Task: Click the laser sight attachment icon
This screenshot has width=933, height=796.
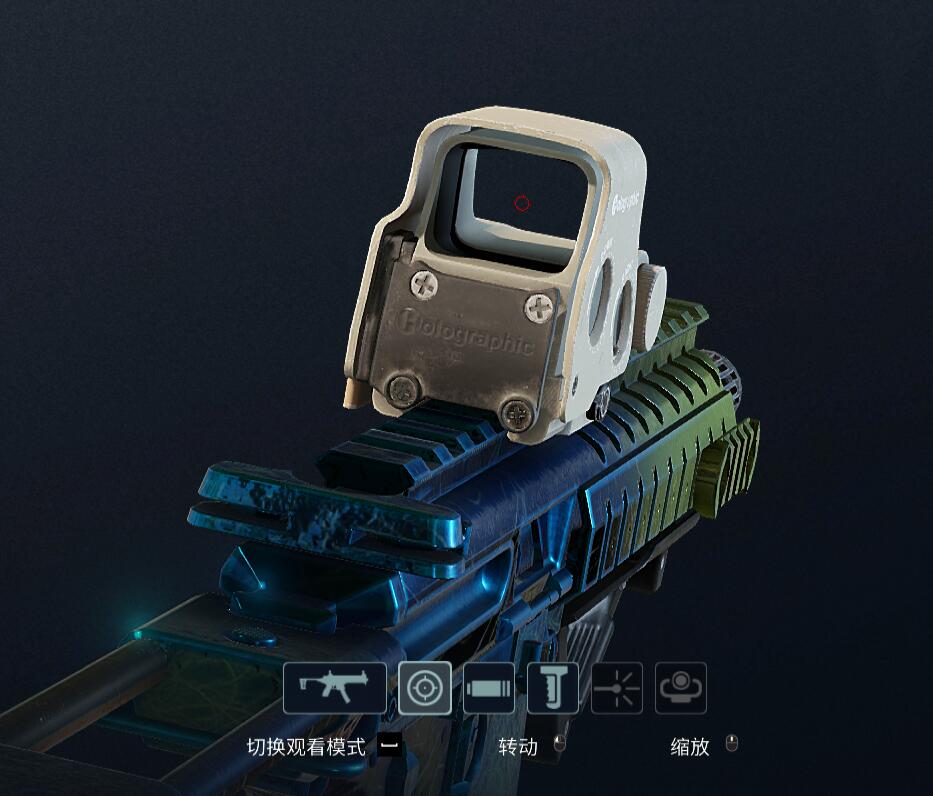Action: (x=616, y=688)
